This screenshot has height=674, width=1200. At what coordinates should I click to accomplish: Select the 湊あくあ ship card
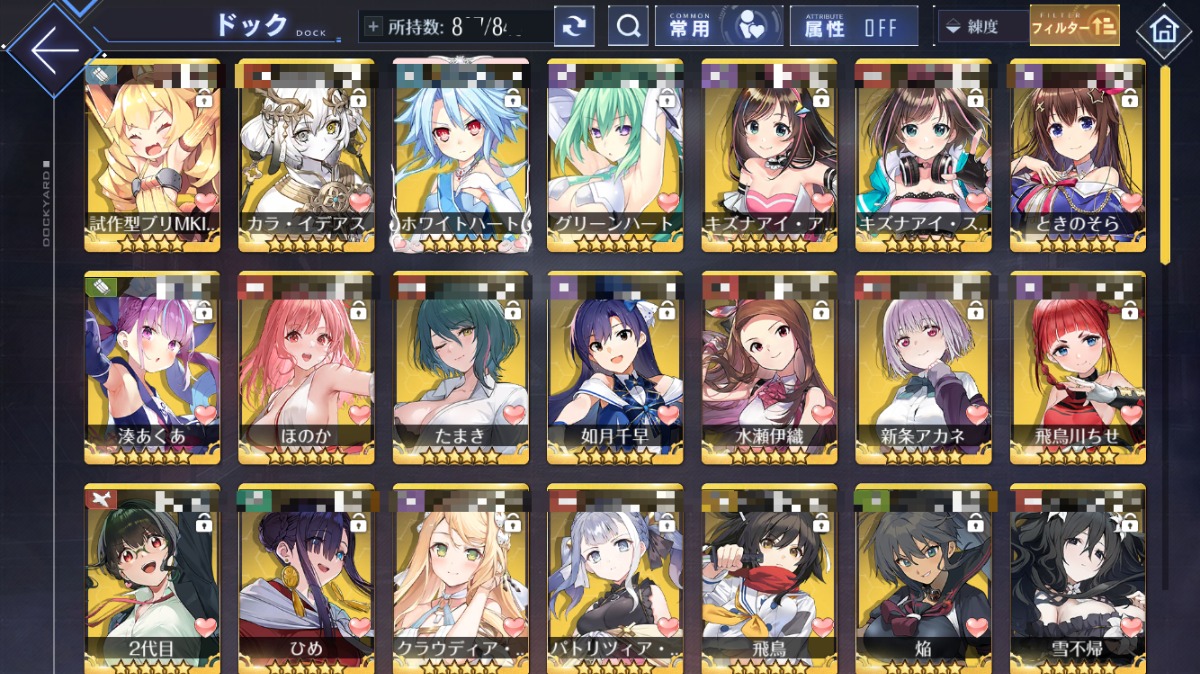(152, 368)
